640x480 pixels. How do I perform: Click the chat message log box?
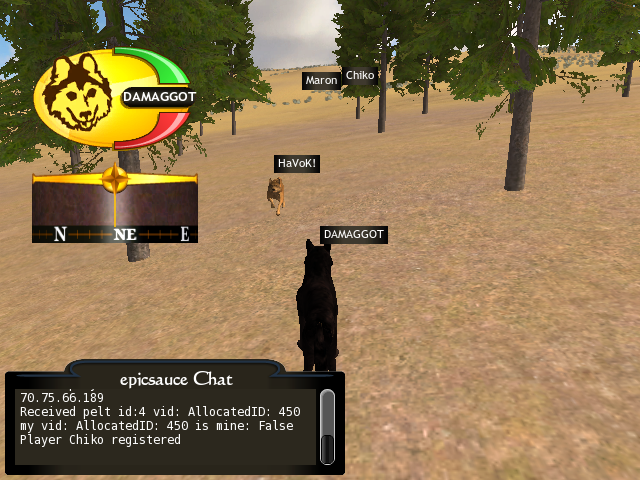coord(165,427)
